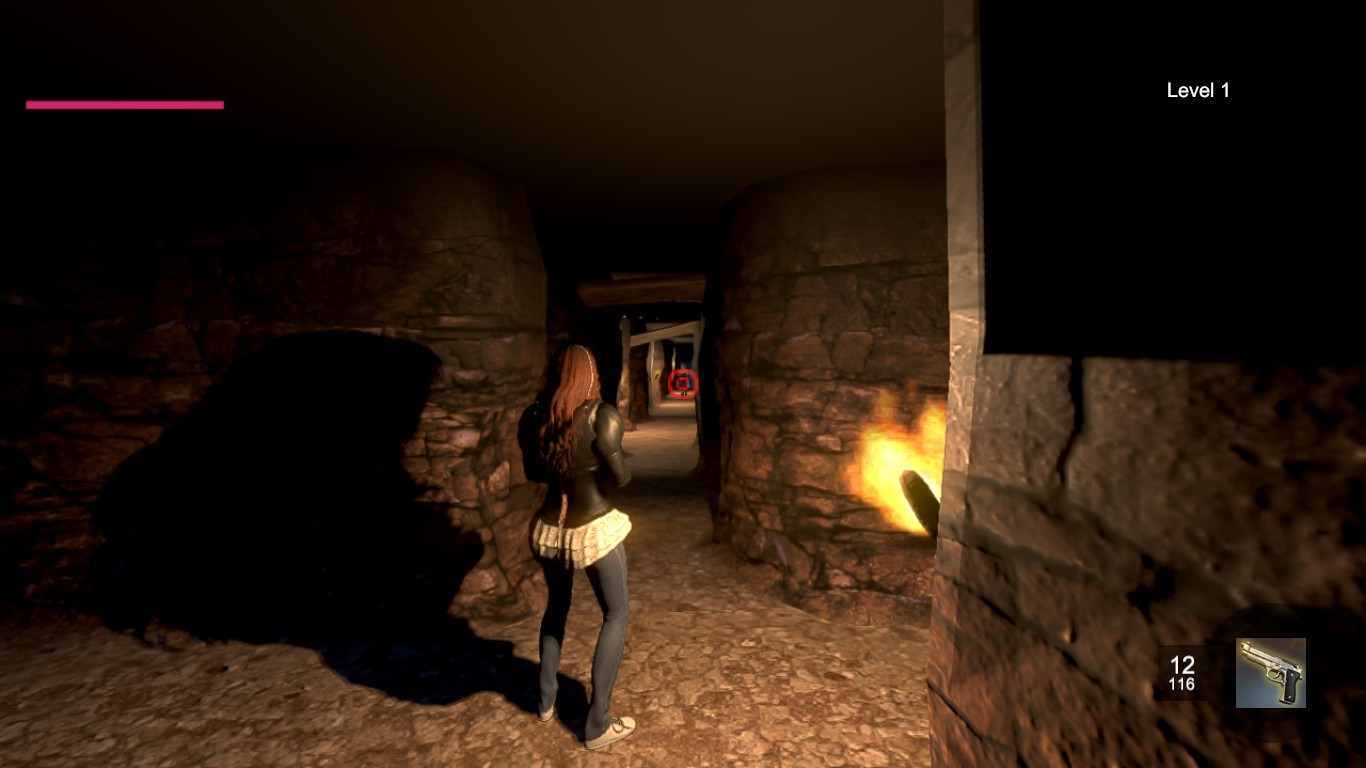Click the enemy inside the red crosshair
Screen dimensions: 1366x768
pyautogui.click(x=683, y=384)
